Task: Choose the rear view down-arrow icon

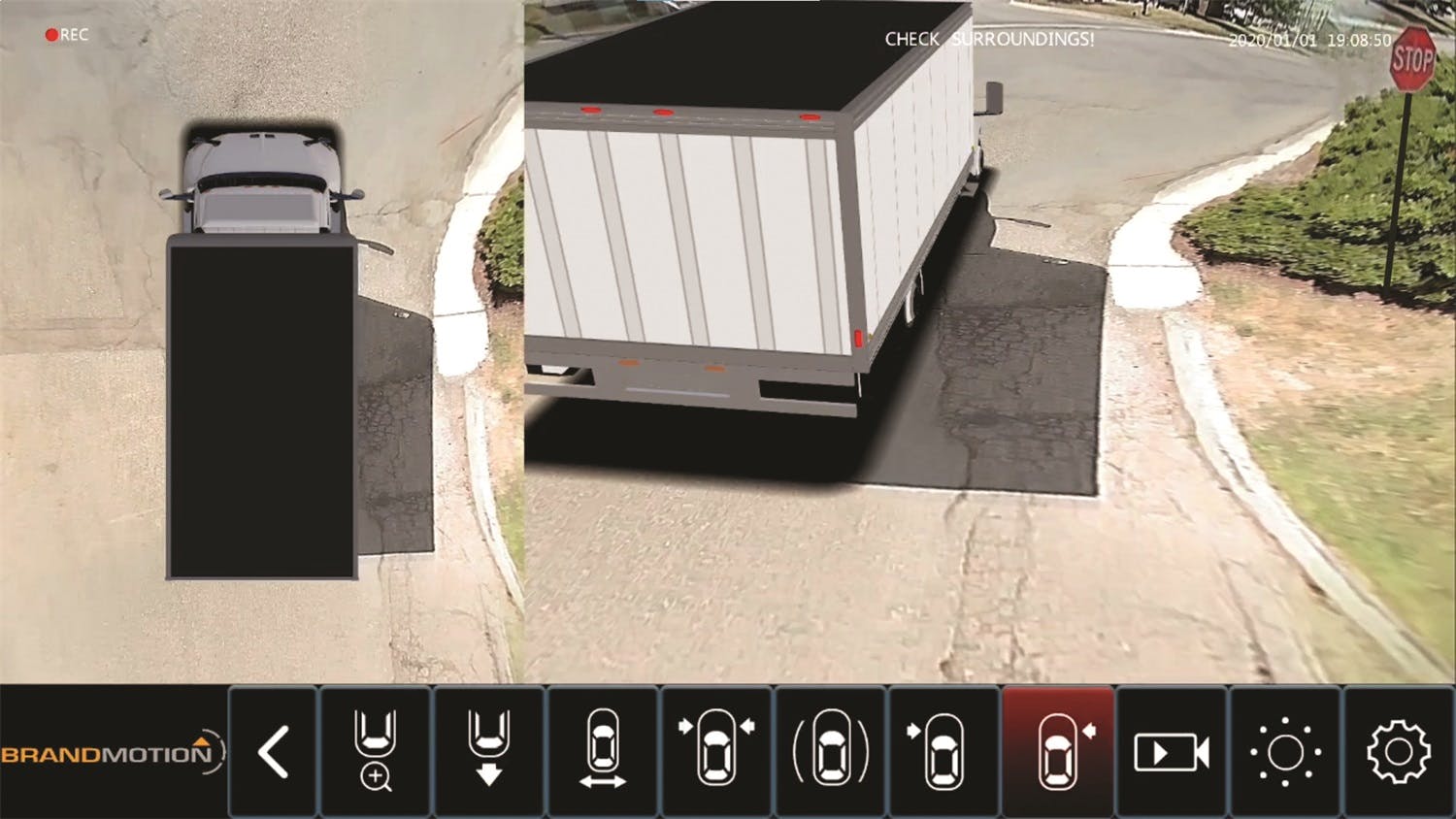Action: click(489, 752)
